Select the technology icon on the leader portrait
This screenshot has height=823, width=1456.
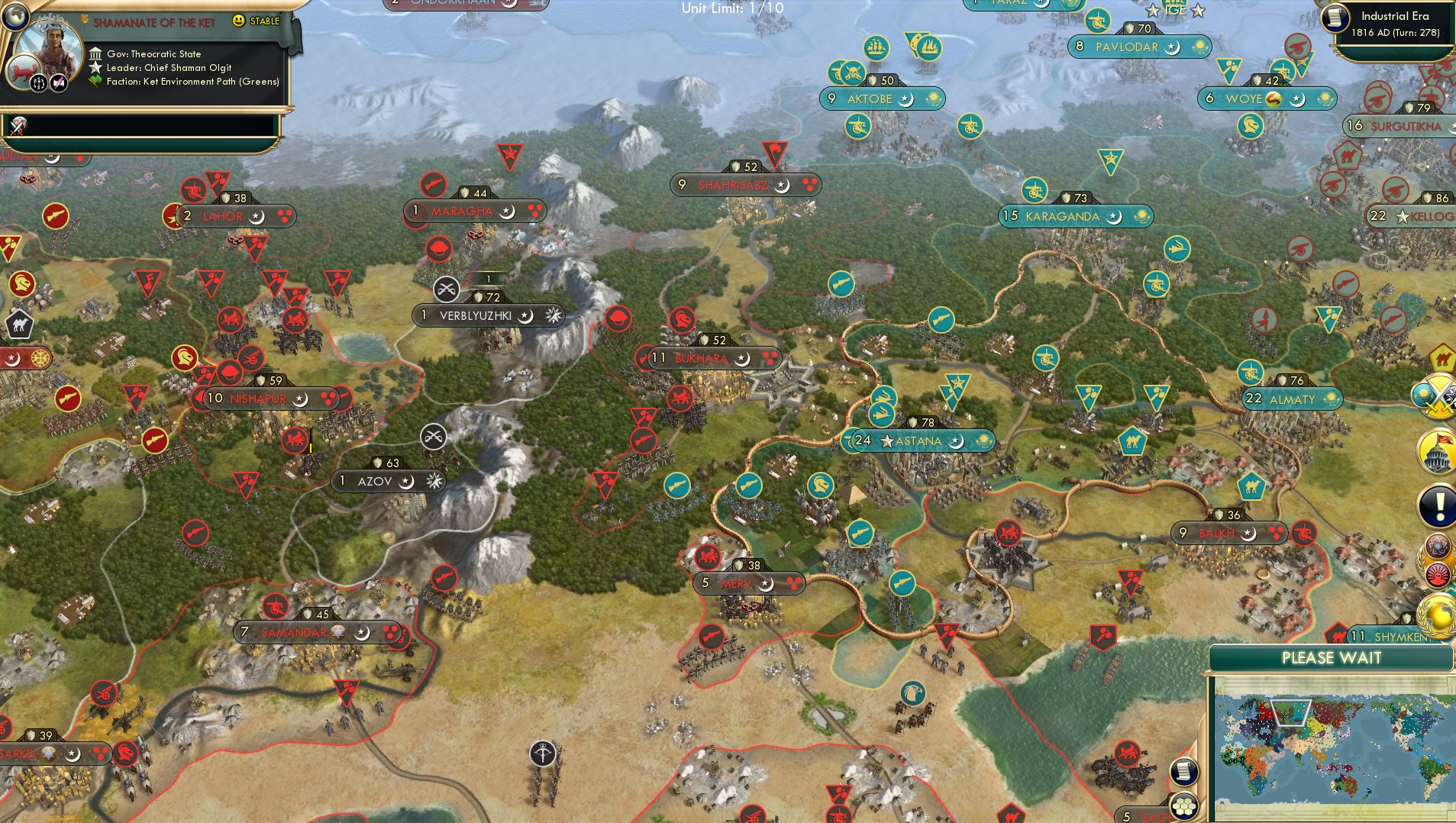(37, 84)
